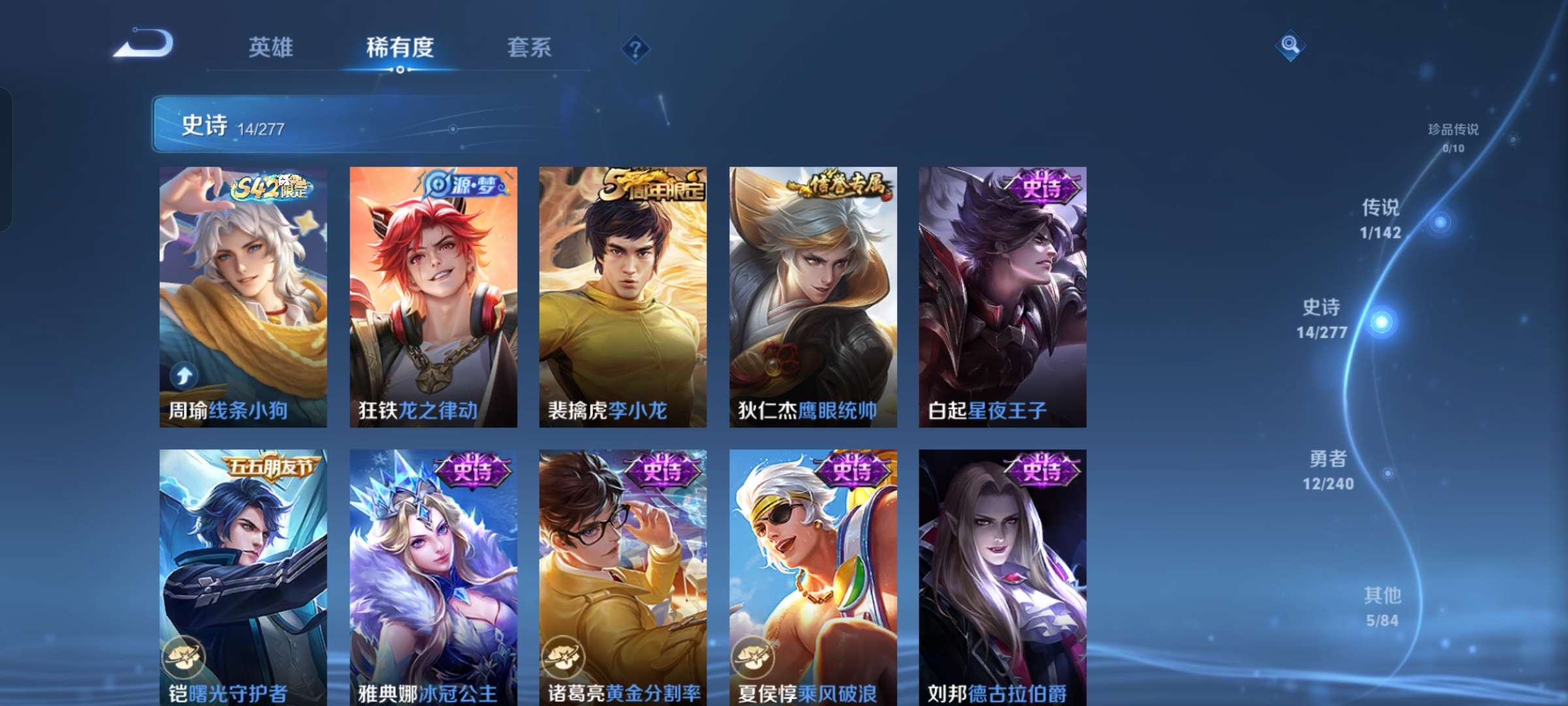Click the upgrade arrow on 周瑜 skin card
This screenshot has width=1568, height=706.
185,375
